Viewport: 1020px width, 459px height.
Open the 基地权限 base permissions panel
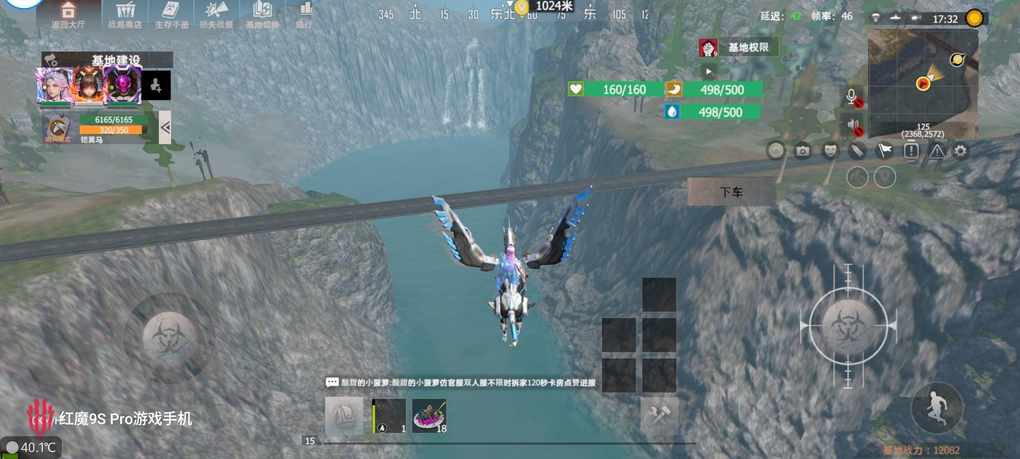(x=740, y=47)
